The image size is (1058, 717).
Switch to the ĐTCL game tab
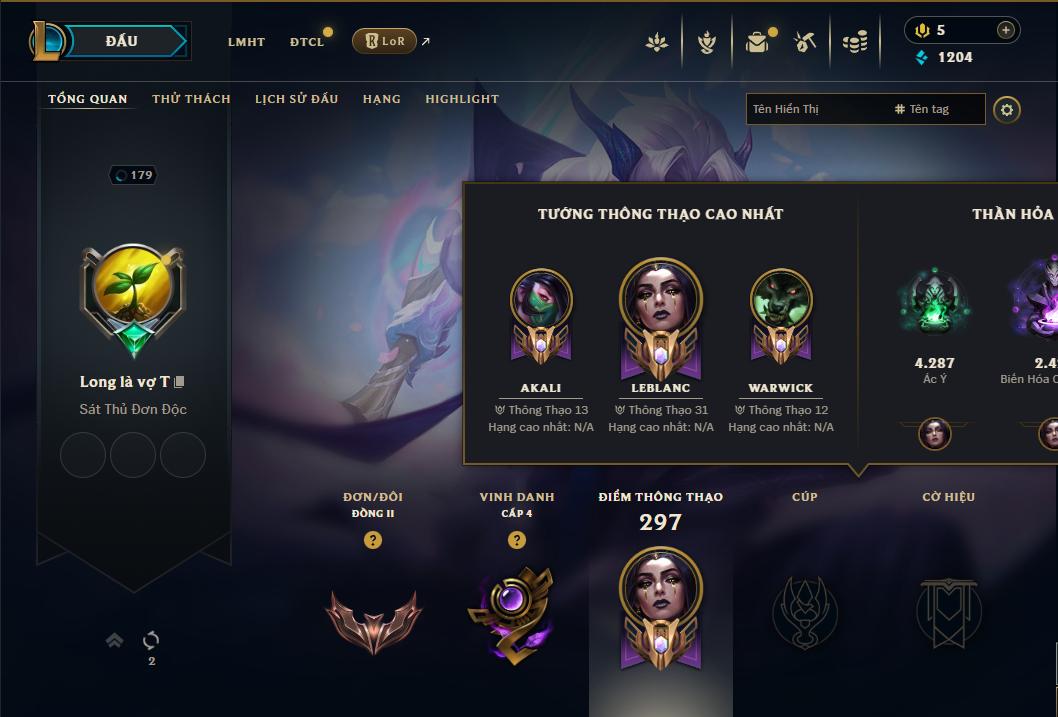point(307,42)
